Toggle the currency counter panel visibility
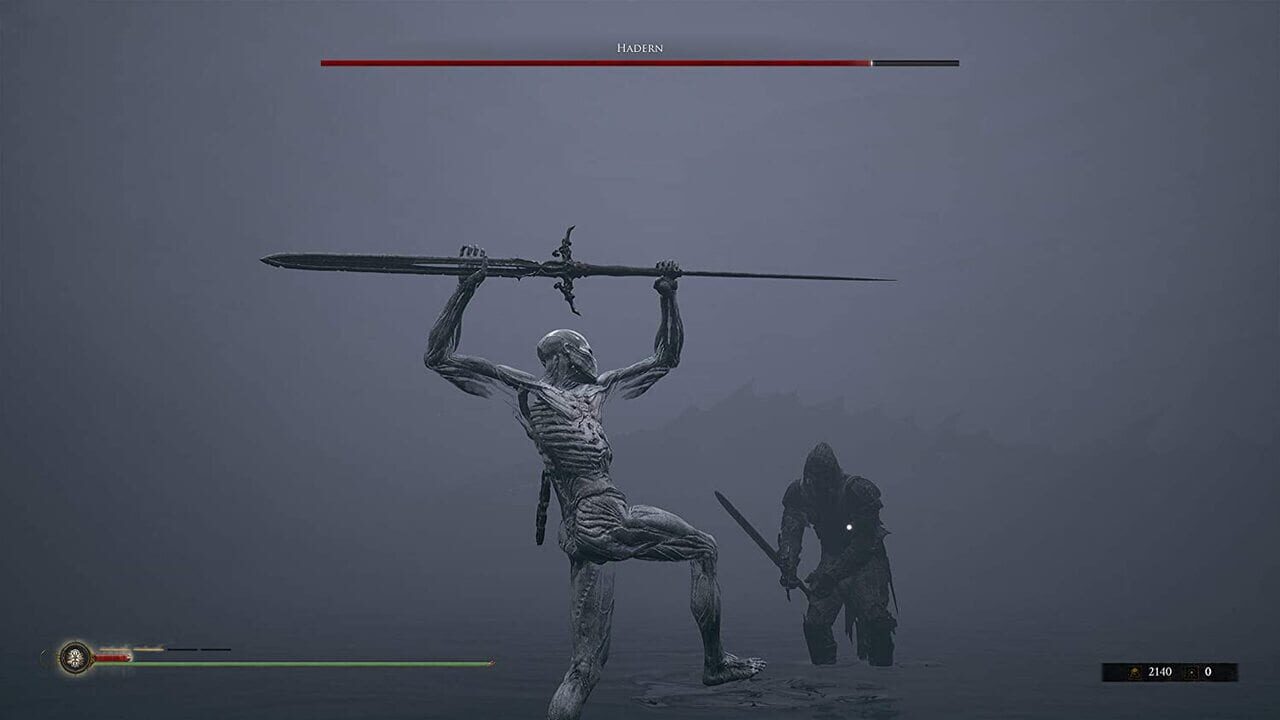Viewport: 1280px width, 720px height. 1170,671
